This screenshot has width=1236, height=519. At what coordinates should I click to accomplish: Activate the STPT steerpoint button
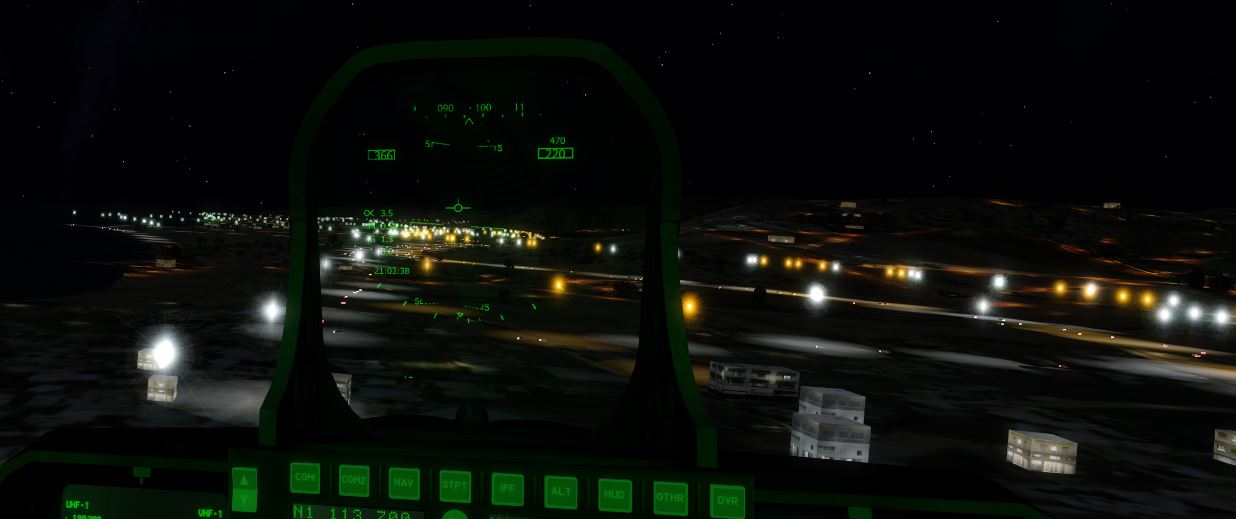coord(455,486)
